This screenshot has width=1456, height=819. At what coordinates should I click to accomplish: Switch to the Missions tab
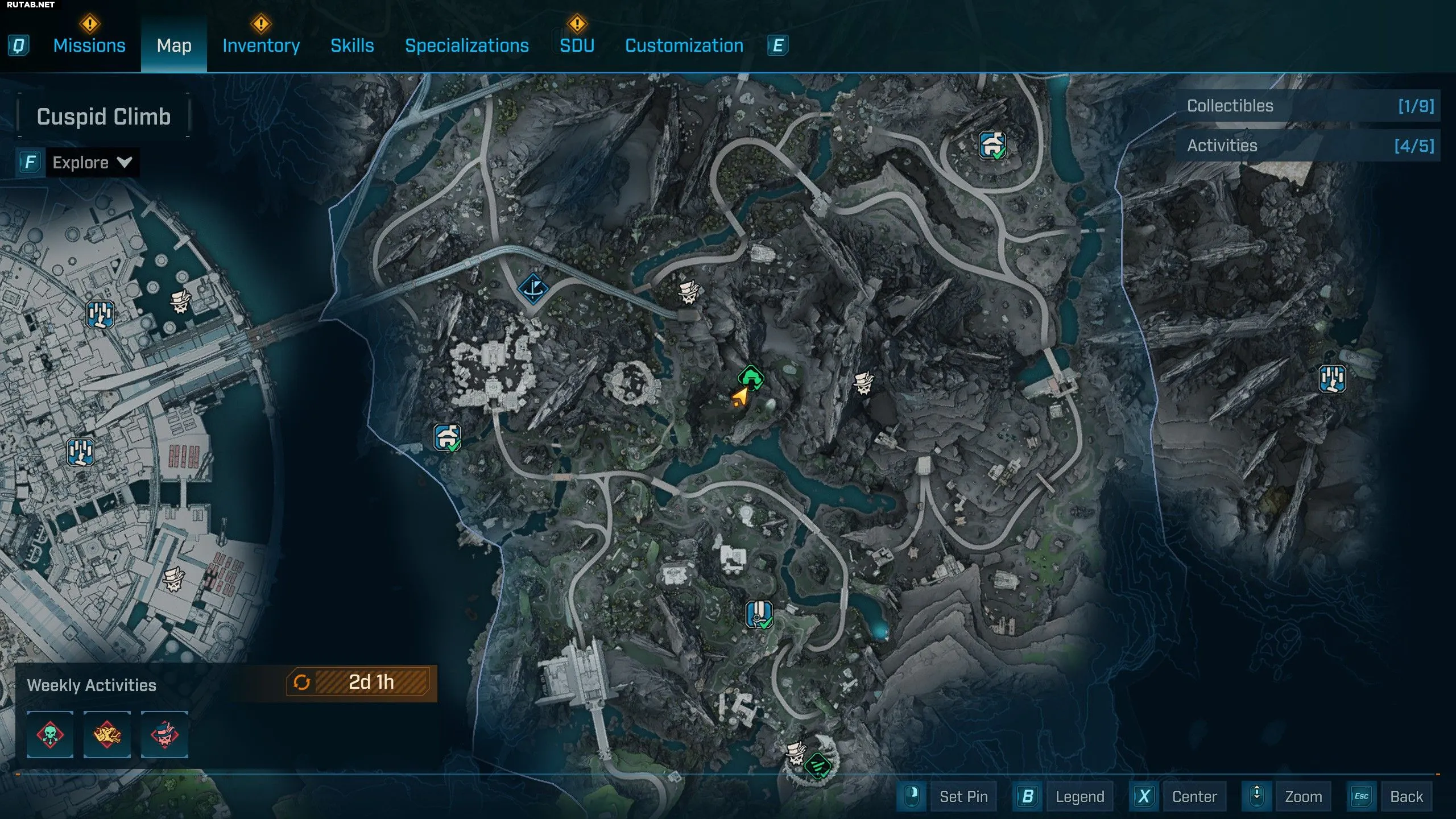click(89, 45)
